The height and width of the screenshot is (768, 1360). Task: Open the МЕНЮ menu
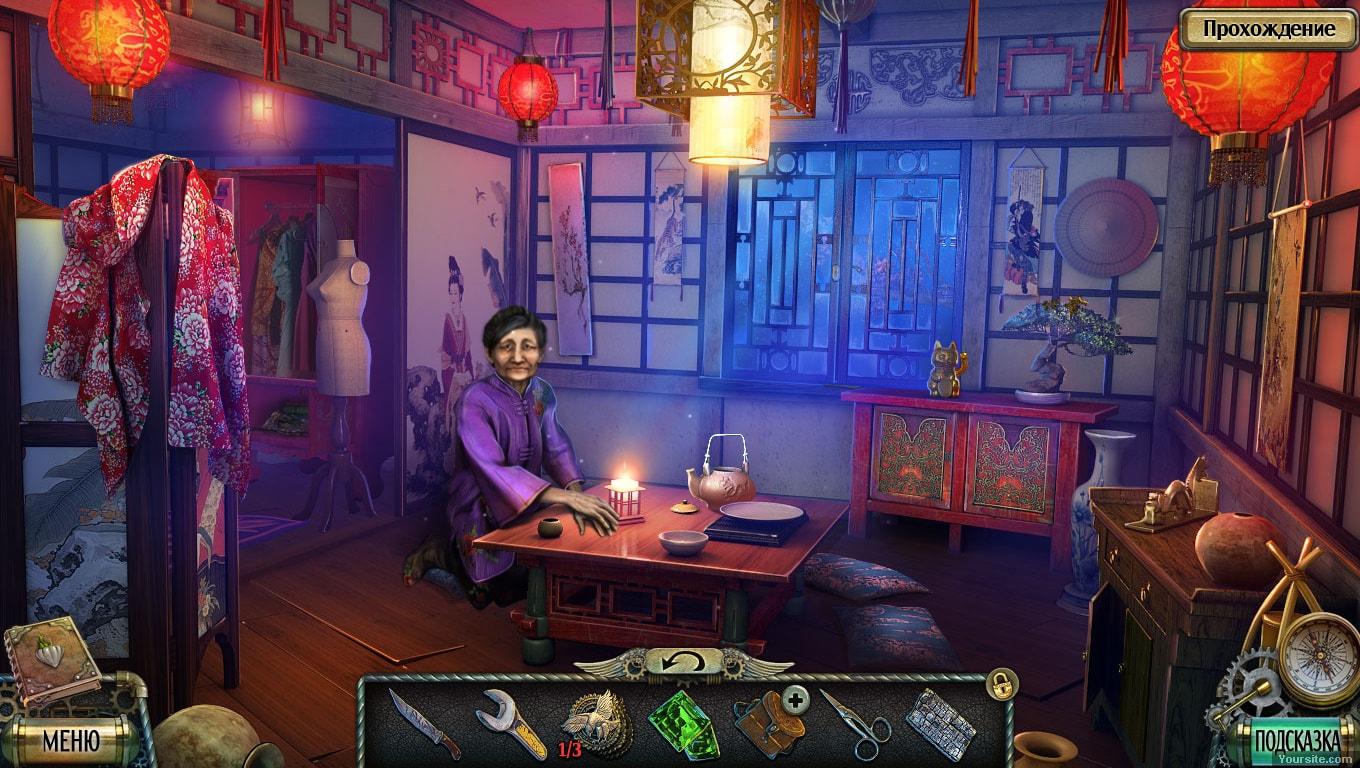point(70,740)
